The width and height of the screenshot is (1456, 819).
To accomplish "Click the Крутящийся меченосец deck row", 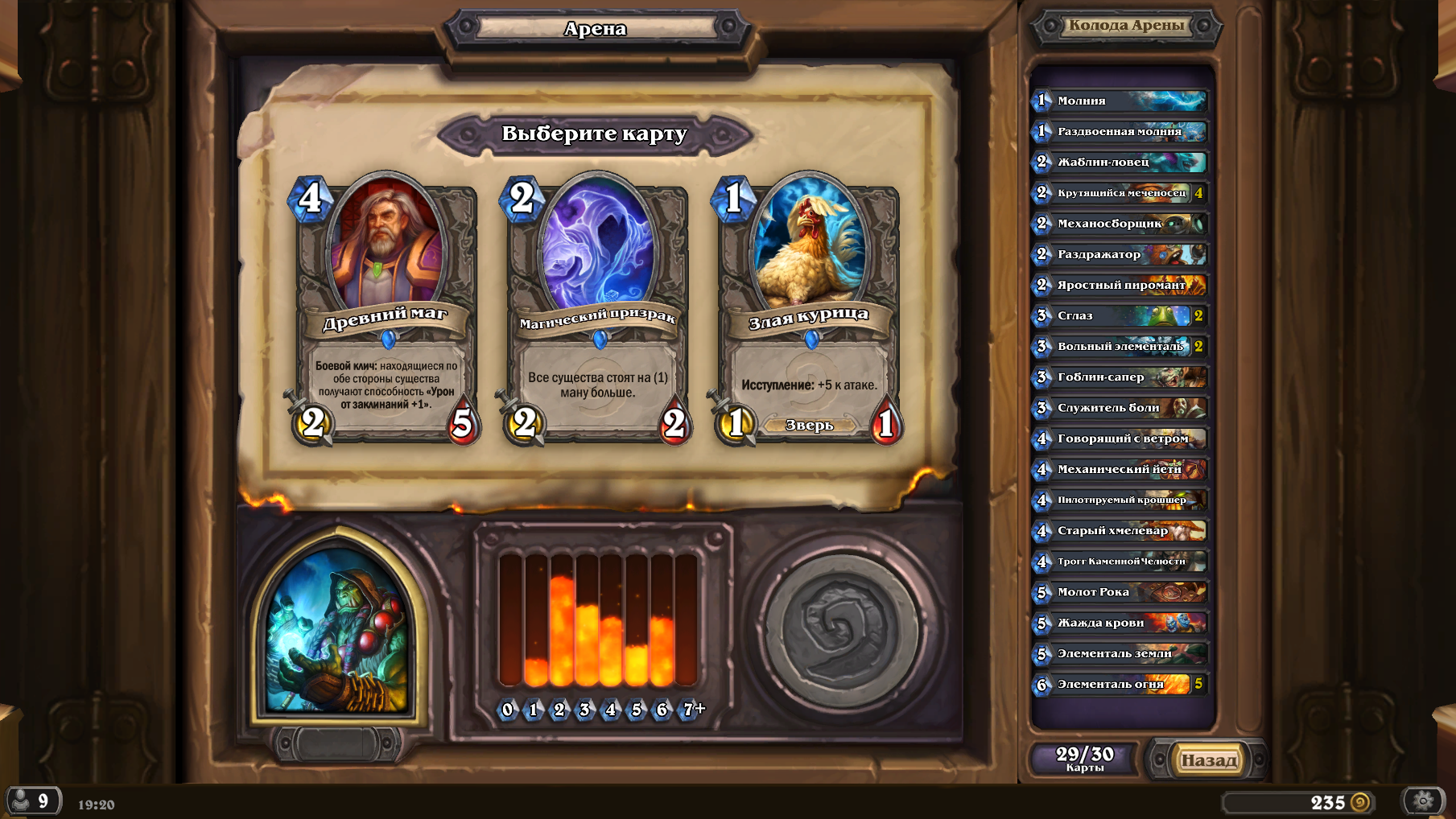I will (1120, 193).
